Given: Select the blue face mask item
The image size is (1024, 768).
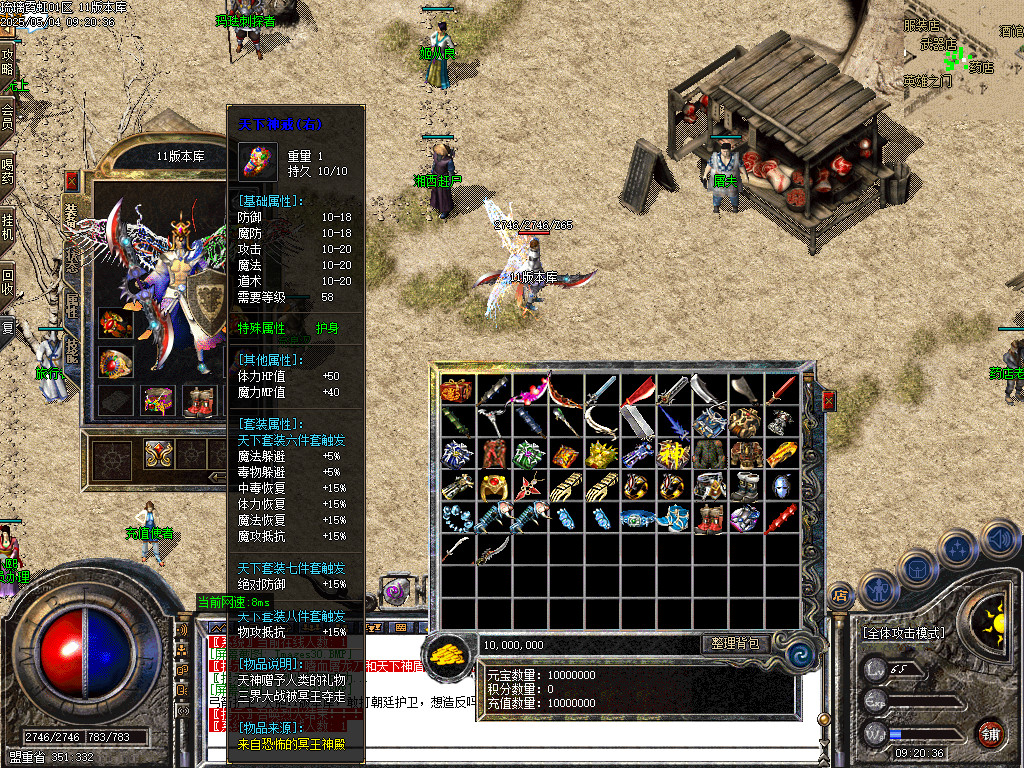Looking at the screenshot, I should point(780,487).
